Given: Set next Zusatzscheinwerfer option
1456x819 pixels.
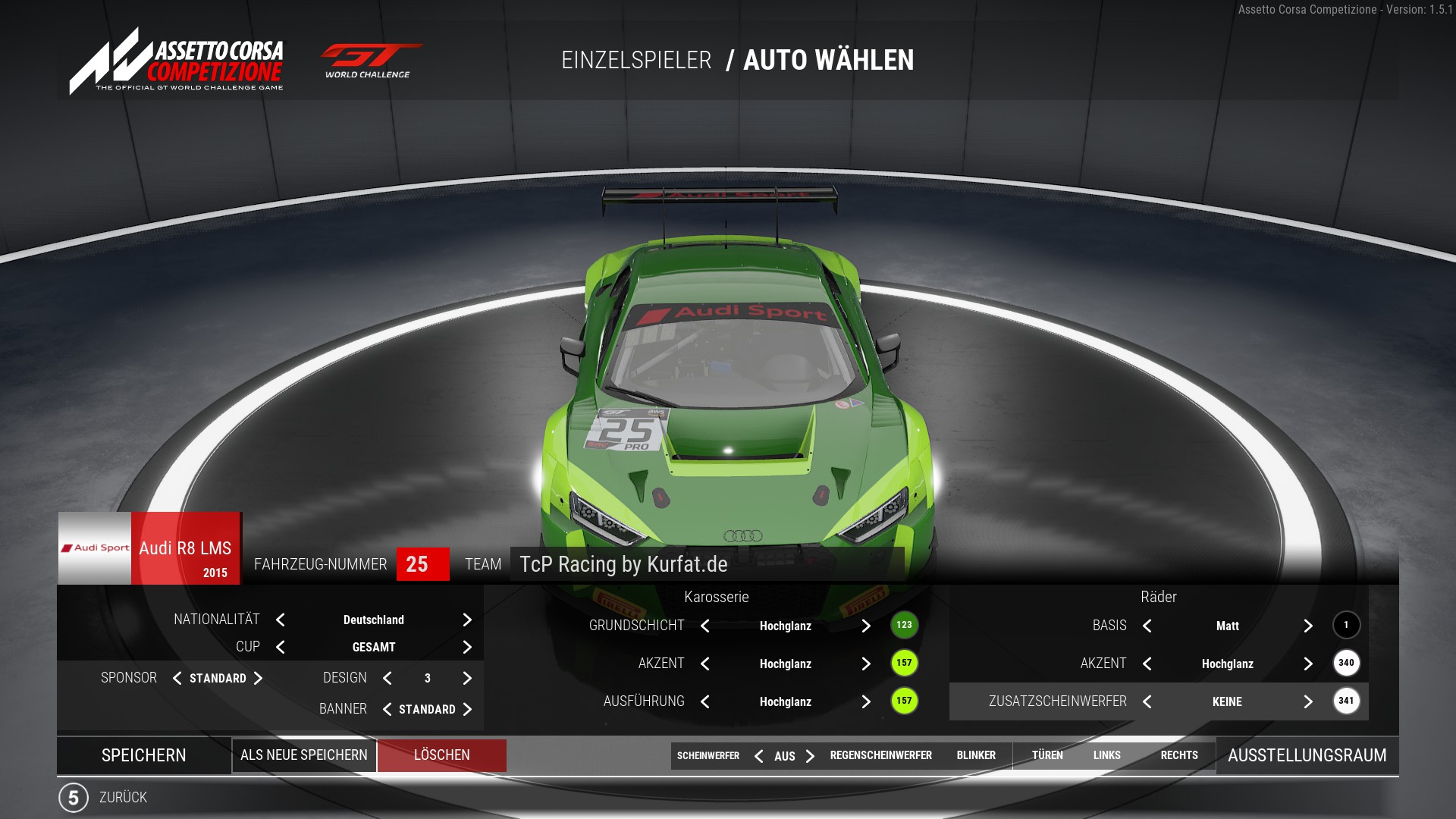Looking at the screenshot, I should pyautogui.click(x=1308, y=702).
